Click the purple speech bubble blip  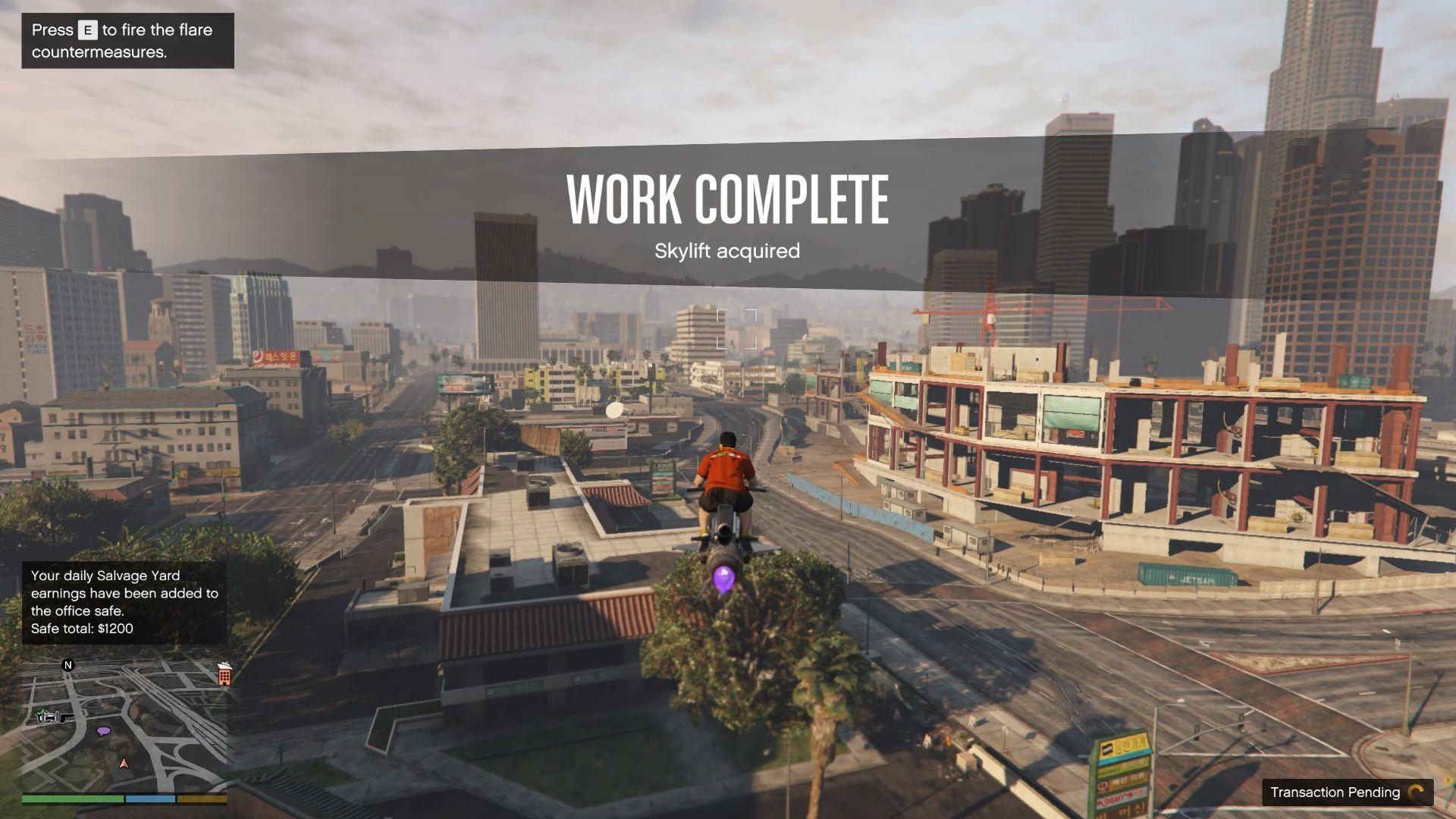(x=103, y=731)
